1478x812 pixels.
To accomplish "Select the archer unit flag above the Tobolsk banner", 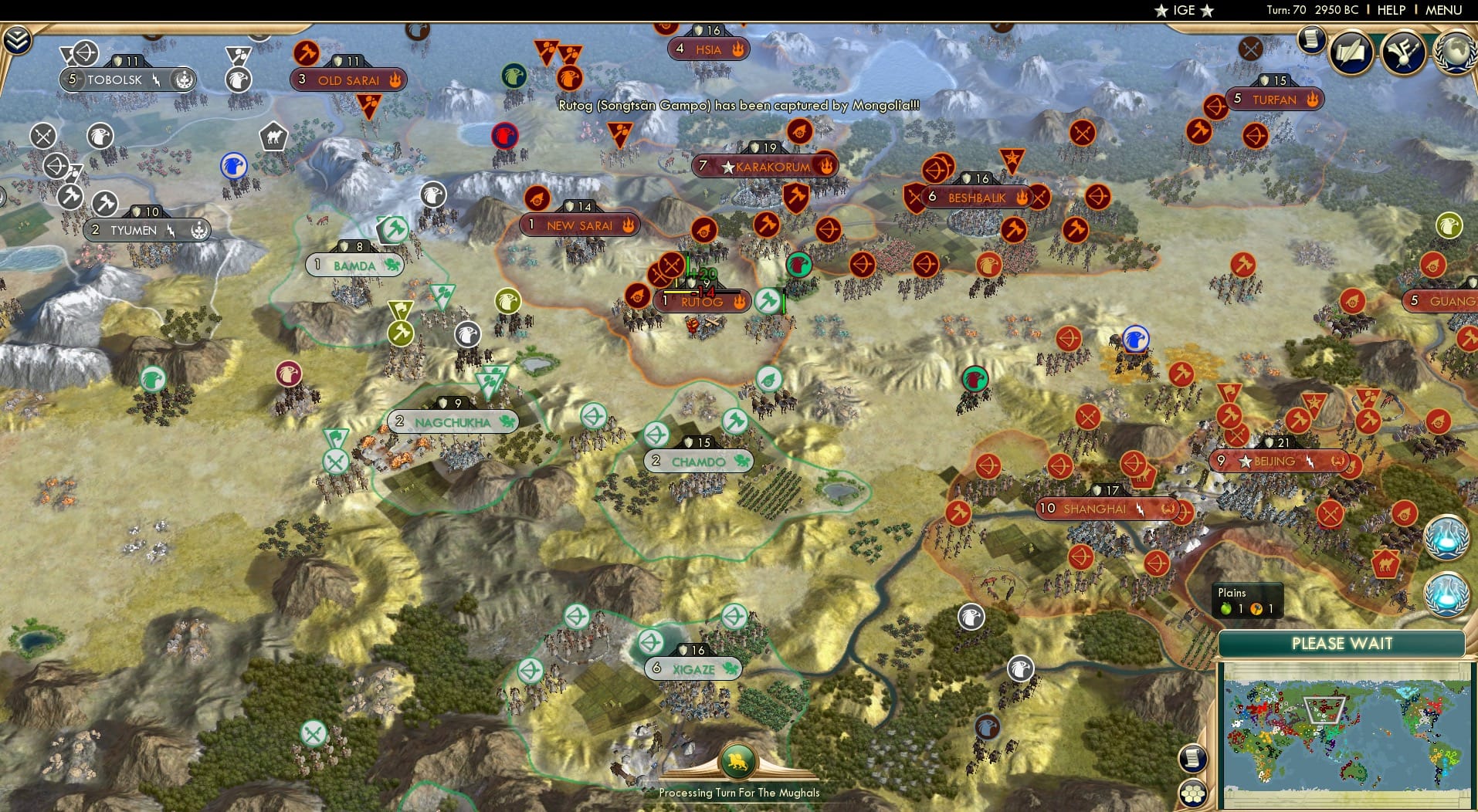I will [x=85, y=52].
